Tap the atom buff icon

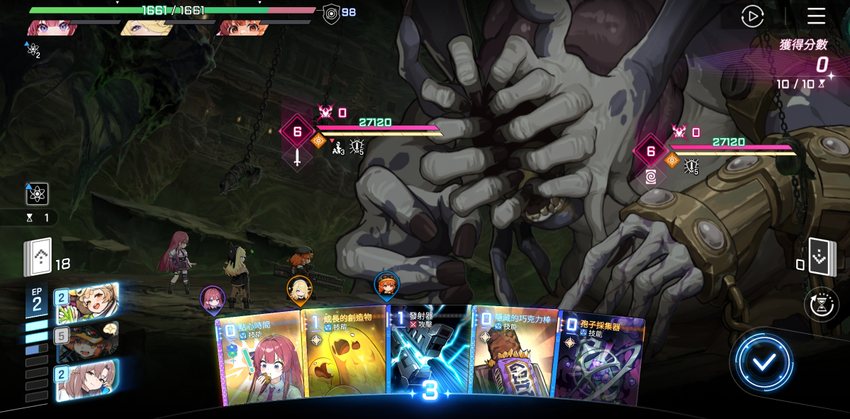pyautogui.click(x=36, y=193)
